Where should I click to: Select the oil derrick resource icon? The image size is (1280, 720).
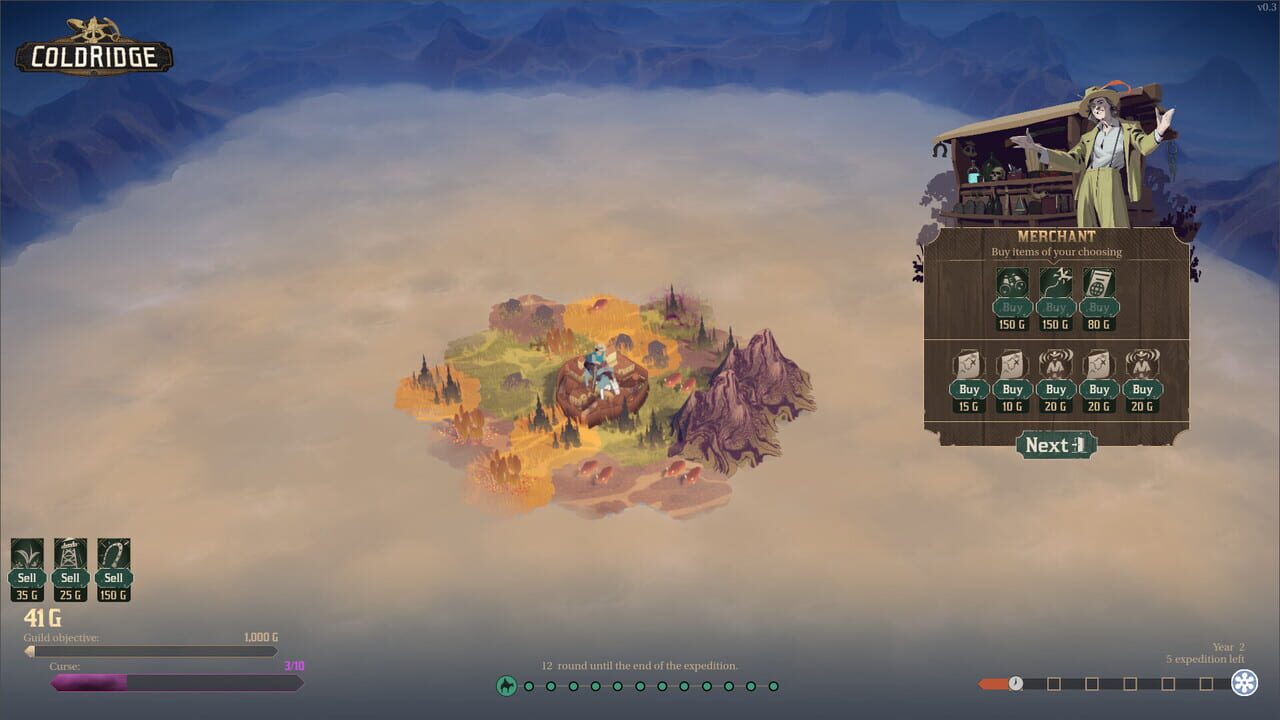point(70,555)
